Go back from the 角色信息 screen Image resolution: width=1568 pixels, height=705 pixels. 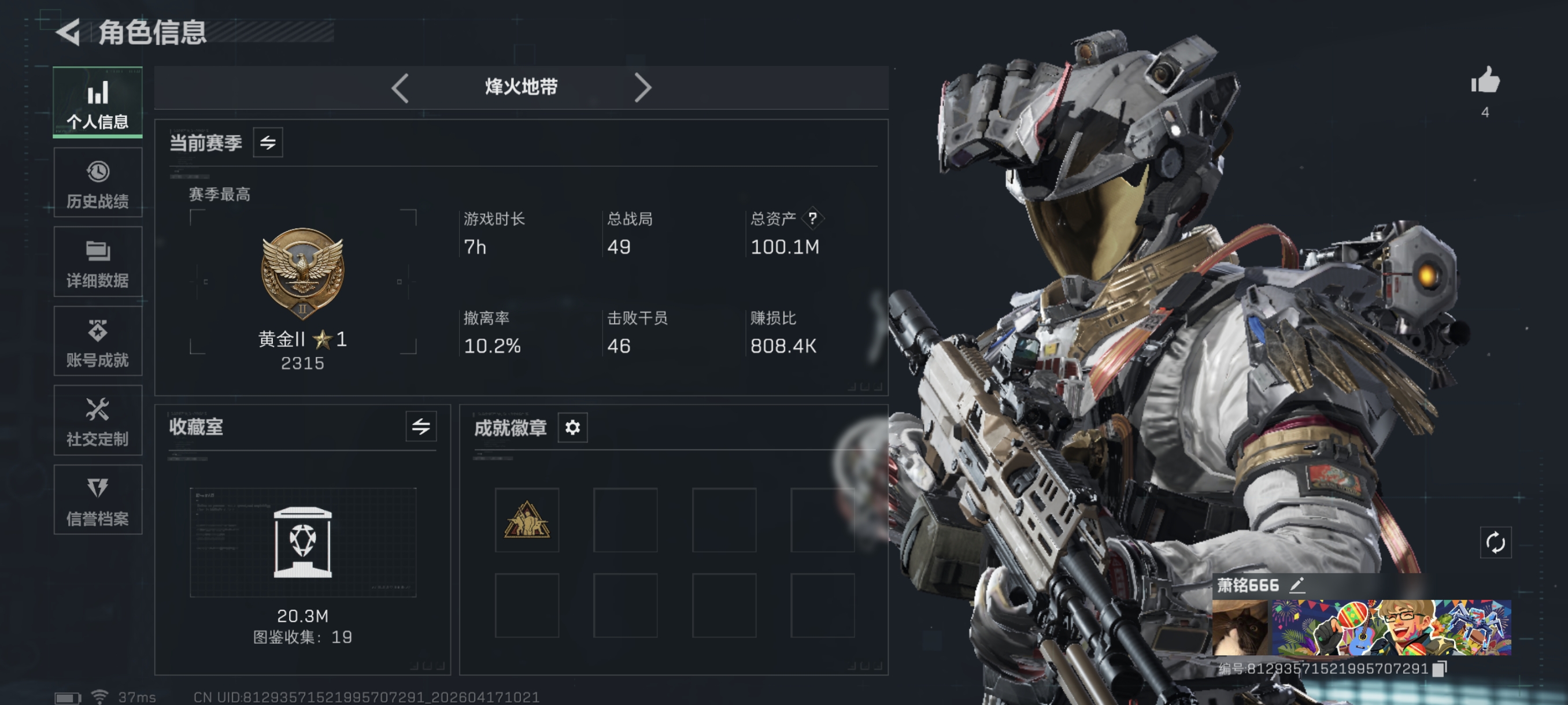(x=68, y=32)
